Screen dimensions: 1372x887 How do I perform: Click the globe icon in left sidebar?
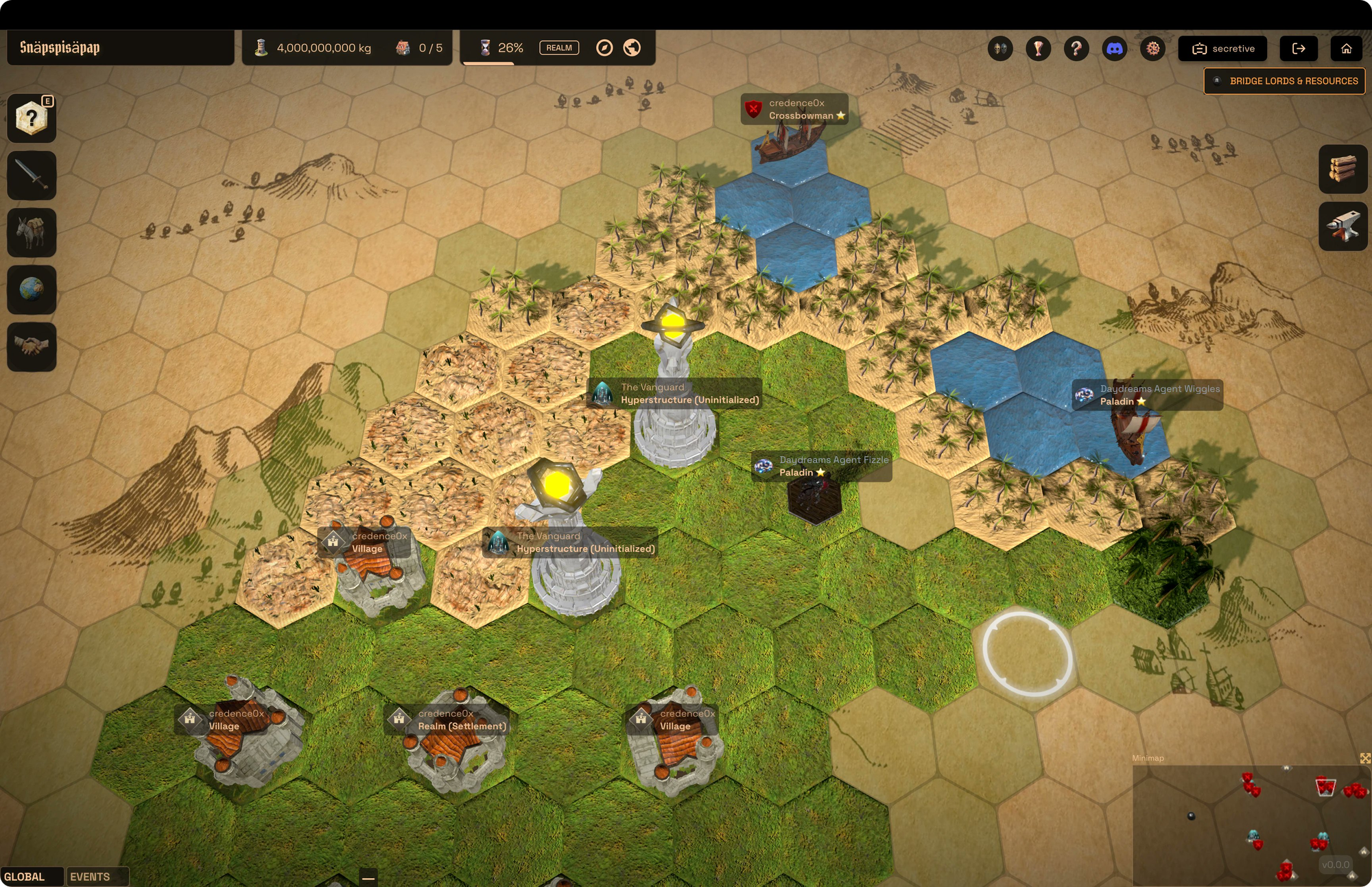point(32,290)
